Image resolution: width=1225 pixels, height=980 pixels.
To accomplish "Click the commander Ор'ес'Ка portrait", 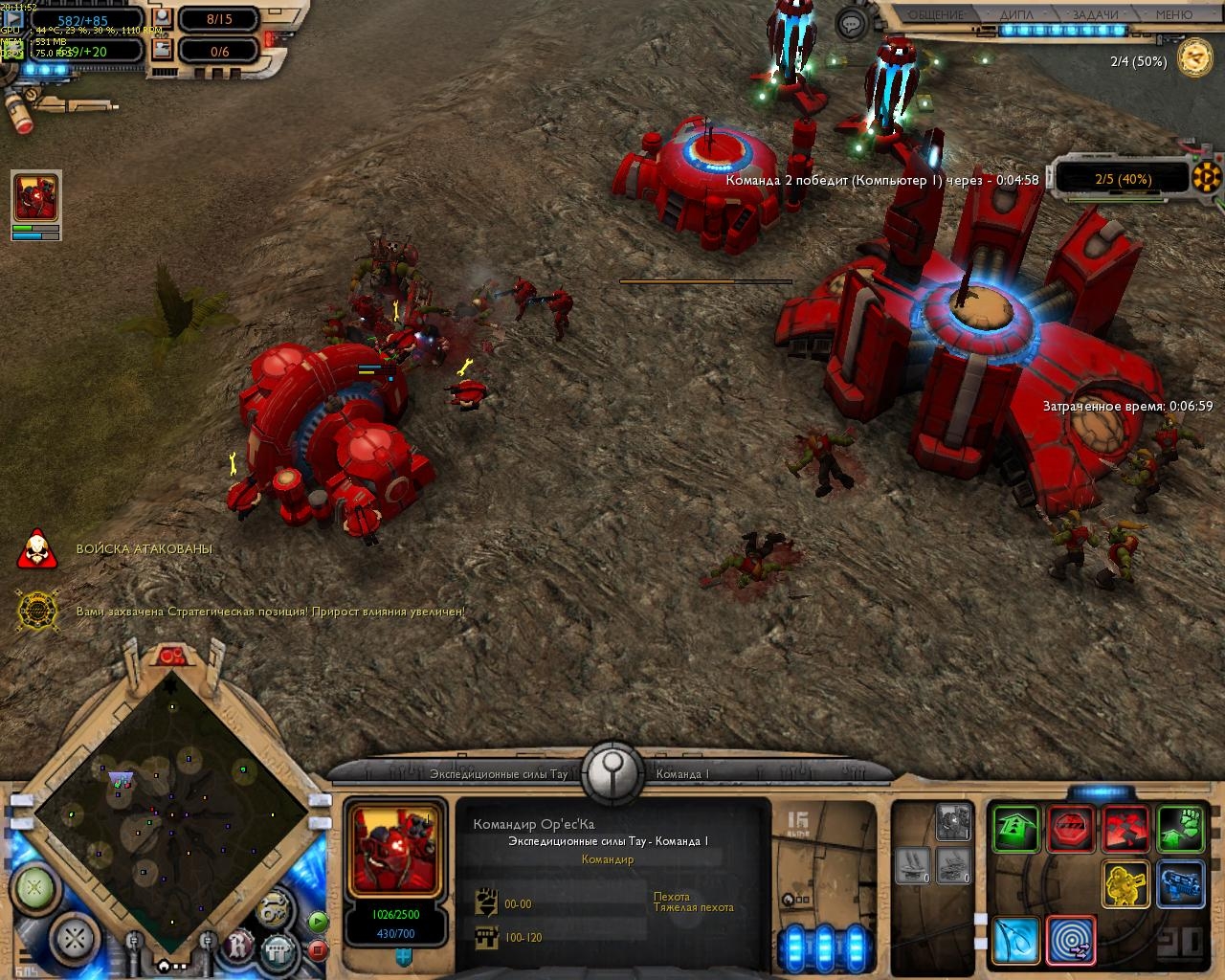I will (x=395, y=851).
